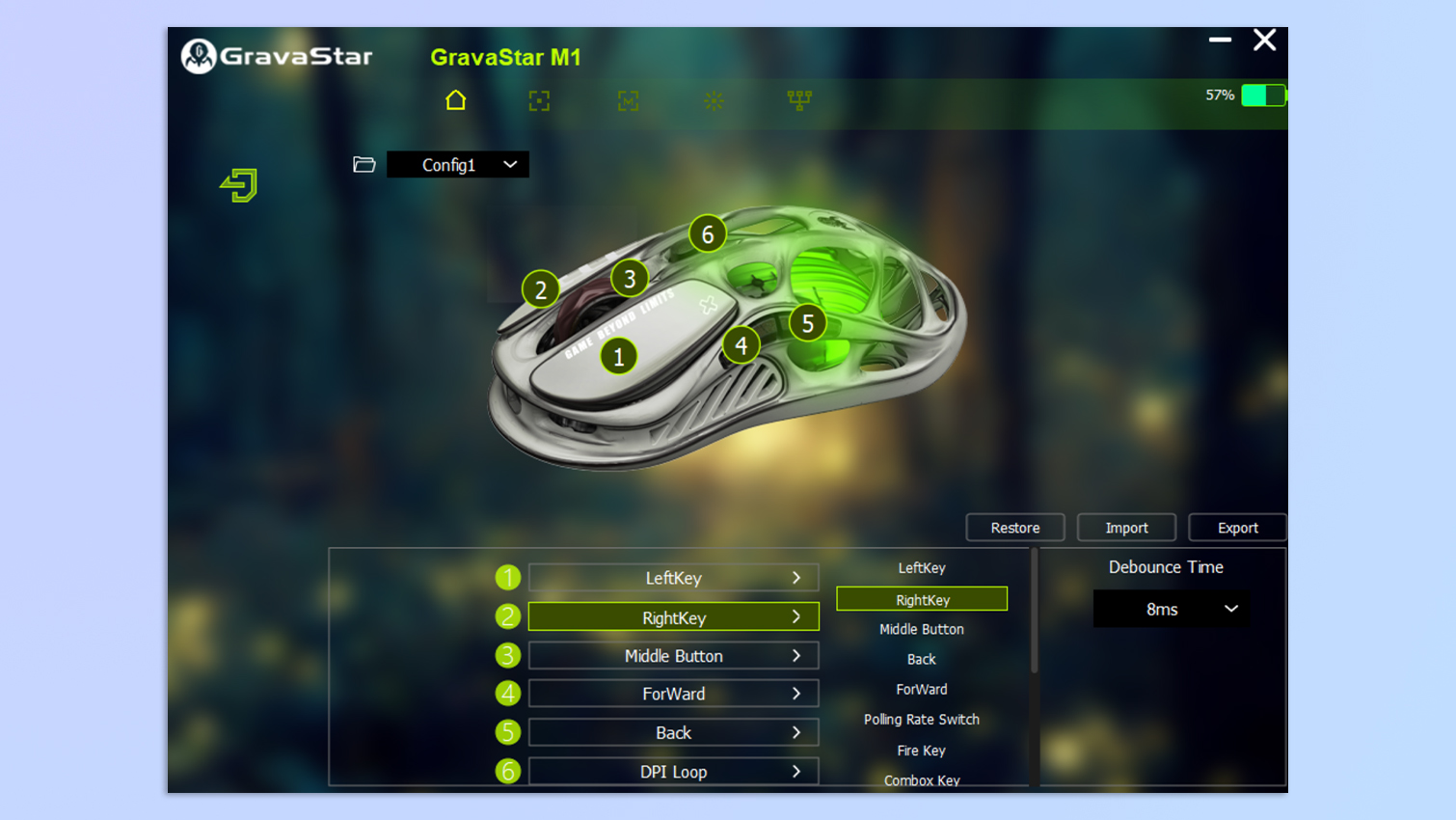Select the lighting effects icon

pyautogui.click(x=714, y=100)
